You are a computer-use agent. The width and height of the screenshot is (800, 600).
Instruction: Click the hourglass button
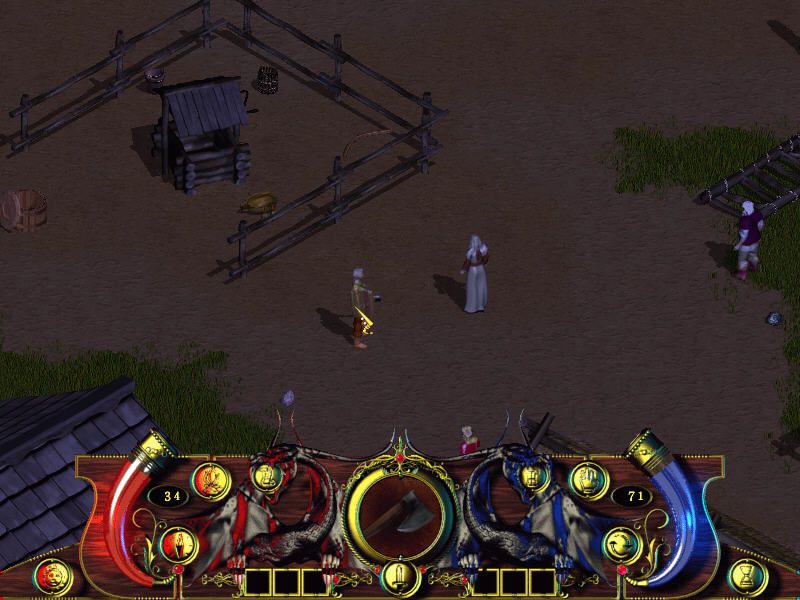click(749, 578)
